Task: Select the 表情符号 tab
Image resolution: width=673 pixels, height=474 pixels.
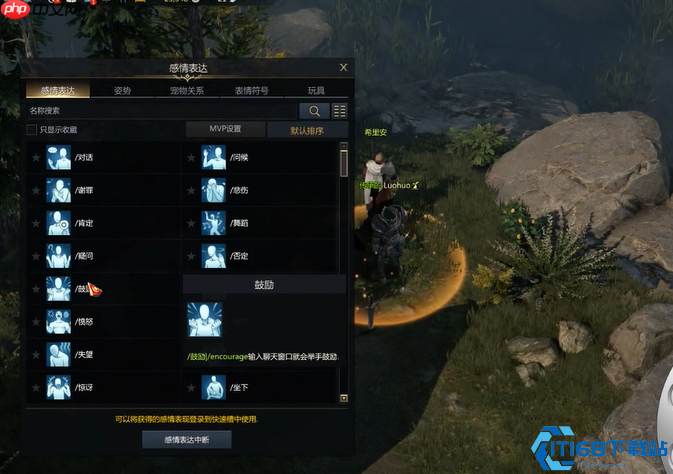Action: tap(251, 90)
